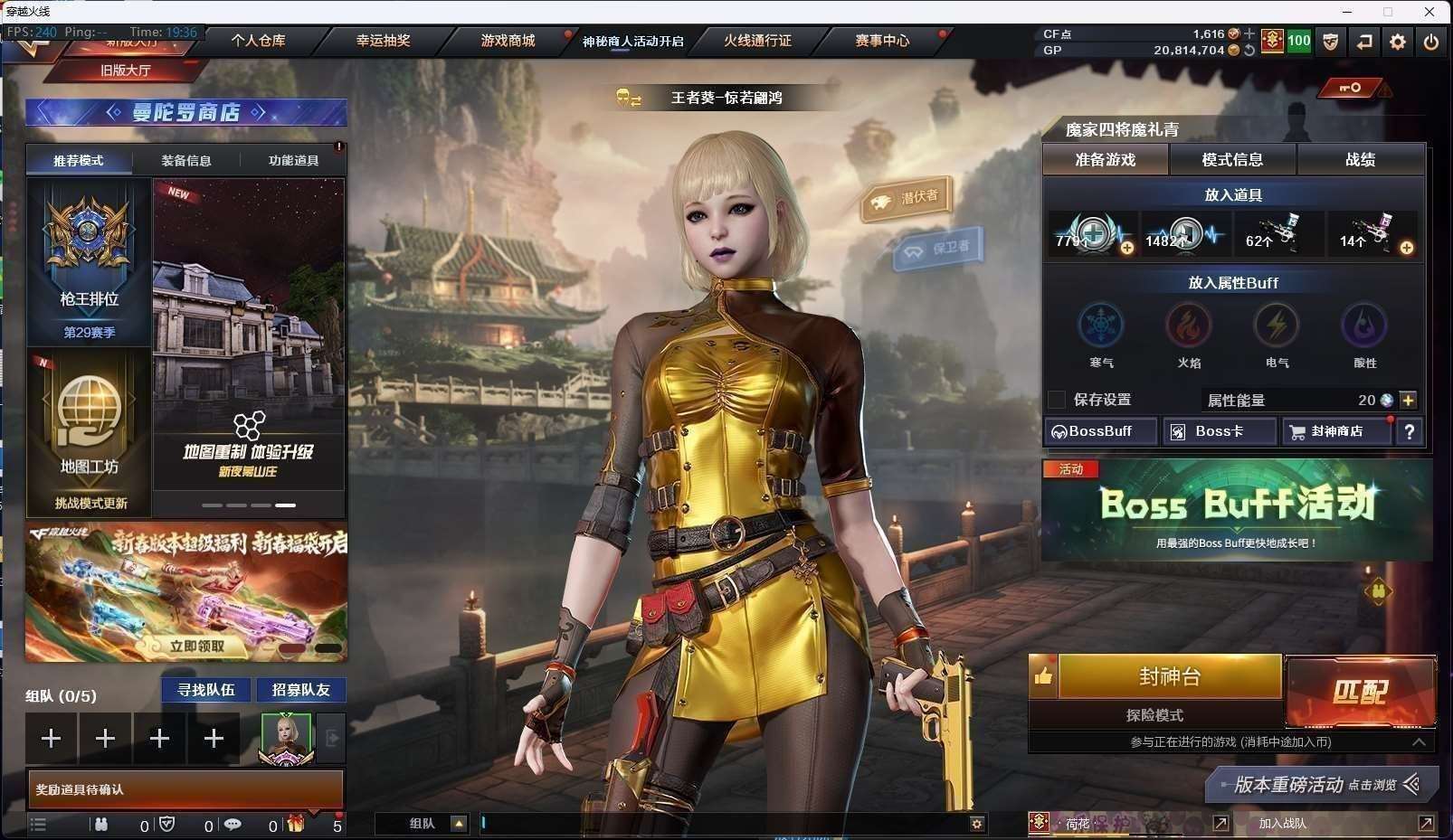This screenshot has width=1453, height=840.
Task: Close the game window
Action: click(1429, 12)
